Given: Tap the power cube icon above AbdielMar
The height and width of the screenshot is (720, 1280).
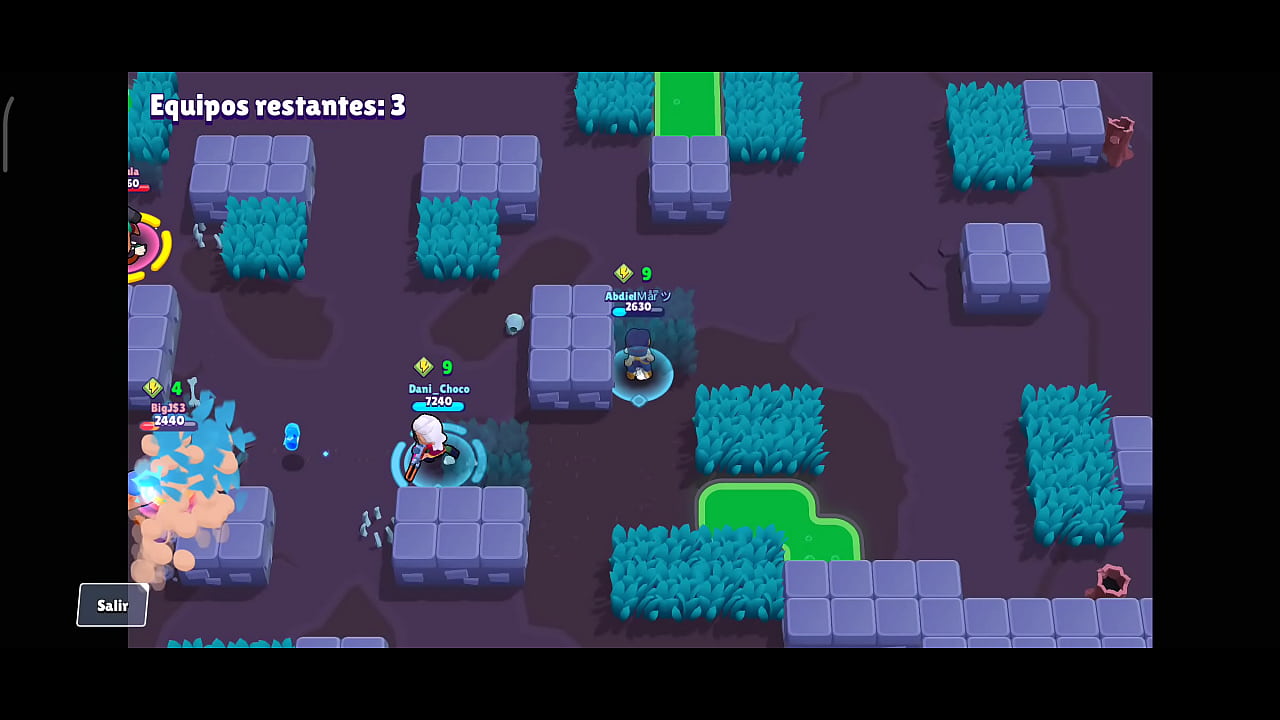Looking at the screenshot, I should point(624,273).
